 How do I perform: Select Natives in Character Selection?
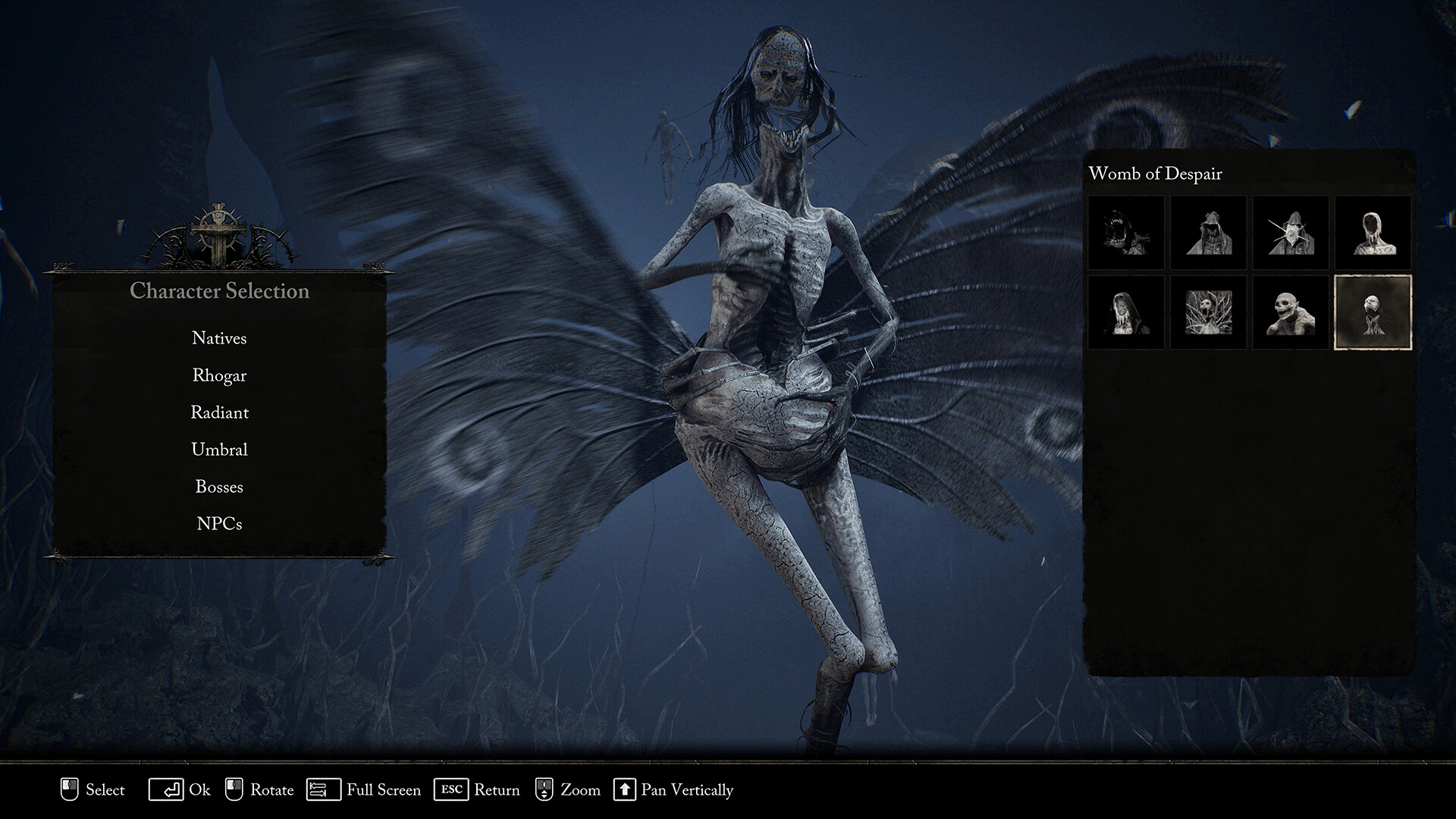pos(219,338)
